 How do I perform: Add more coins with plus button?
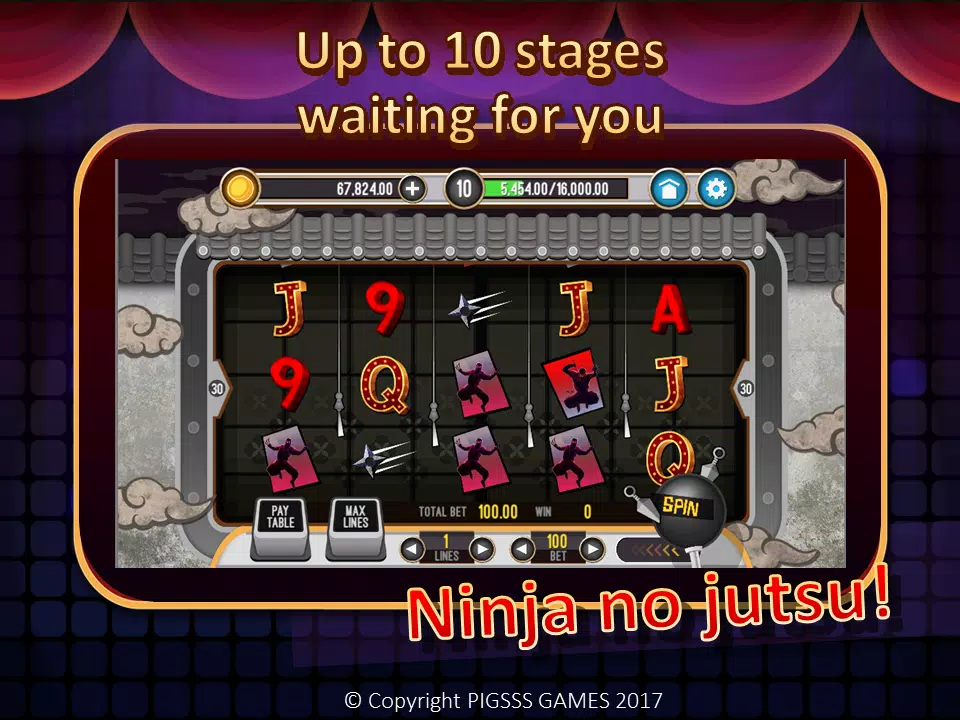(x=412, y=188)
